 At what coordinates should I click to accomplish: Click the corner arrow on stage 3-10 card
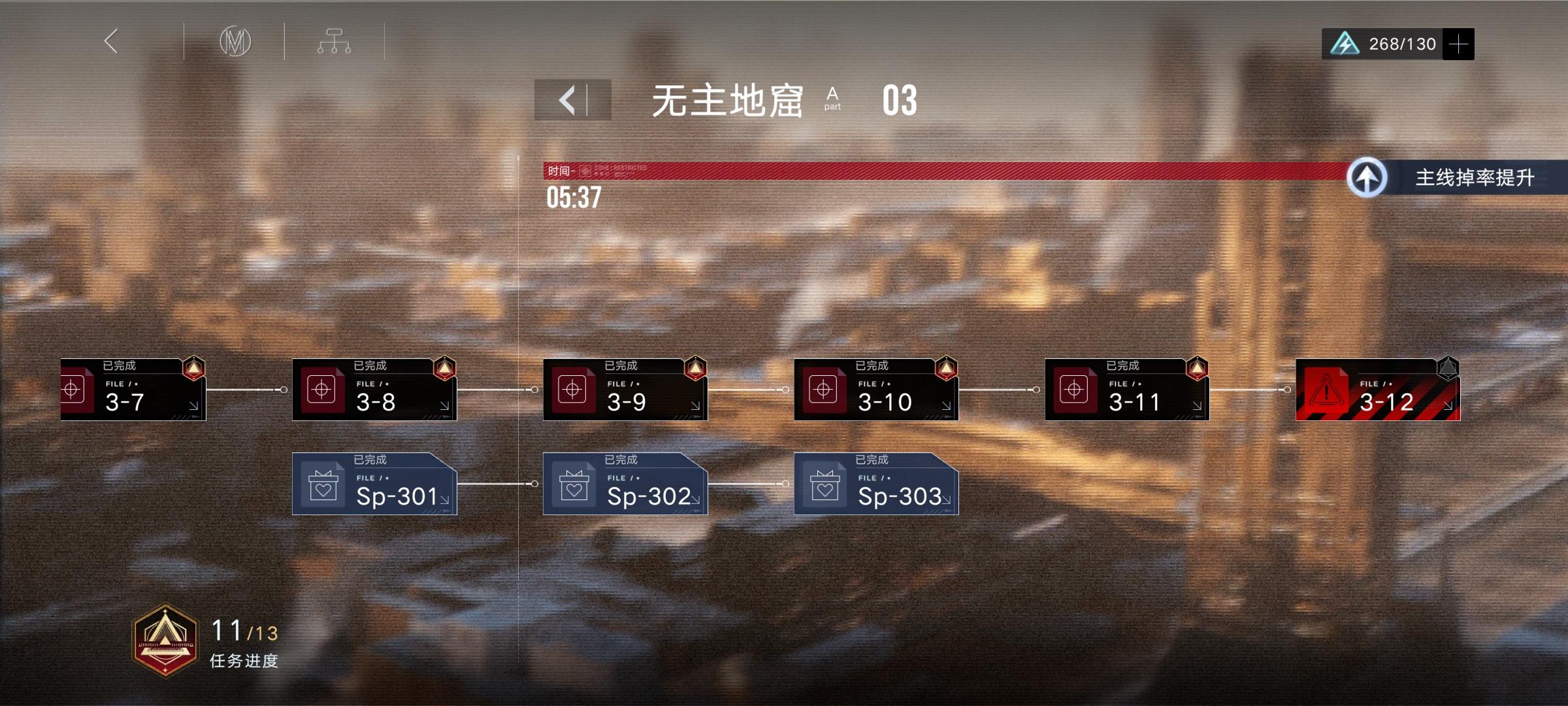(948, 406)
